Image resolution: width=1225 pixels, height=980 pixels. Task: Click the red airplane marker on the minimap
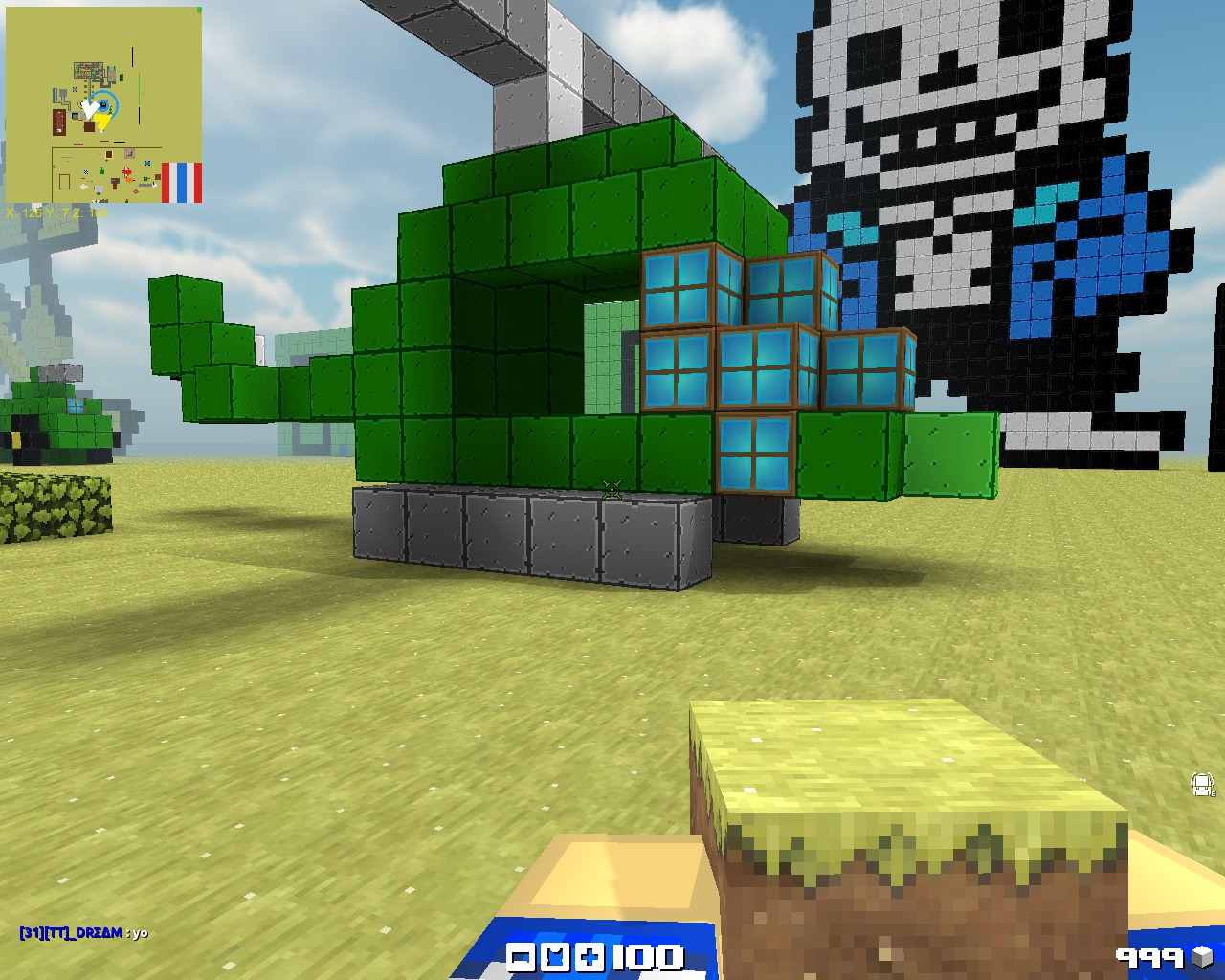tap(127, 171)
